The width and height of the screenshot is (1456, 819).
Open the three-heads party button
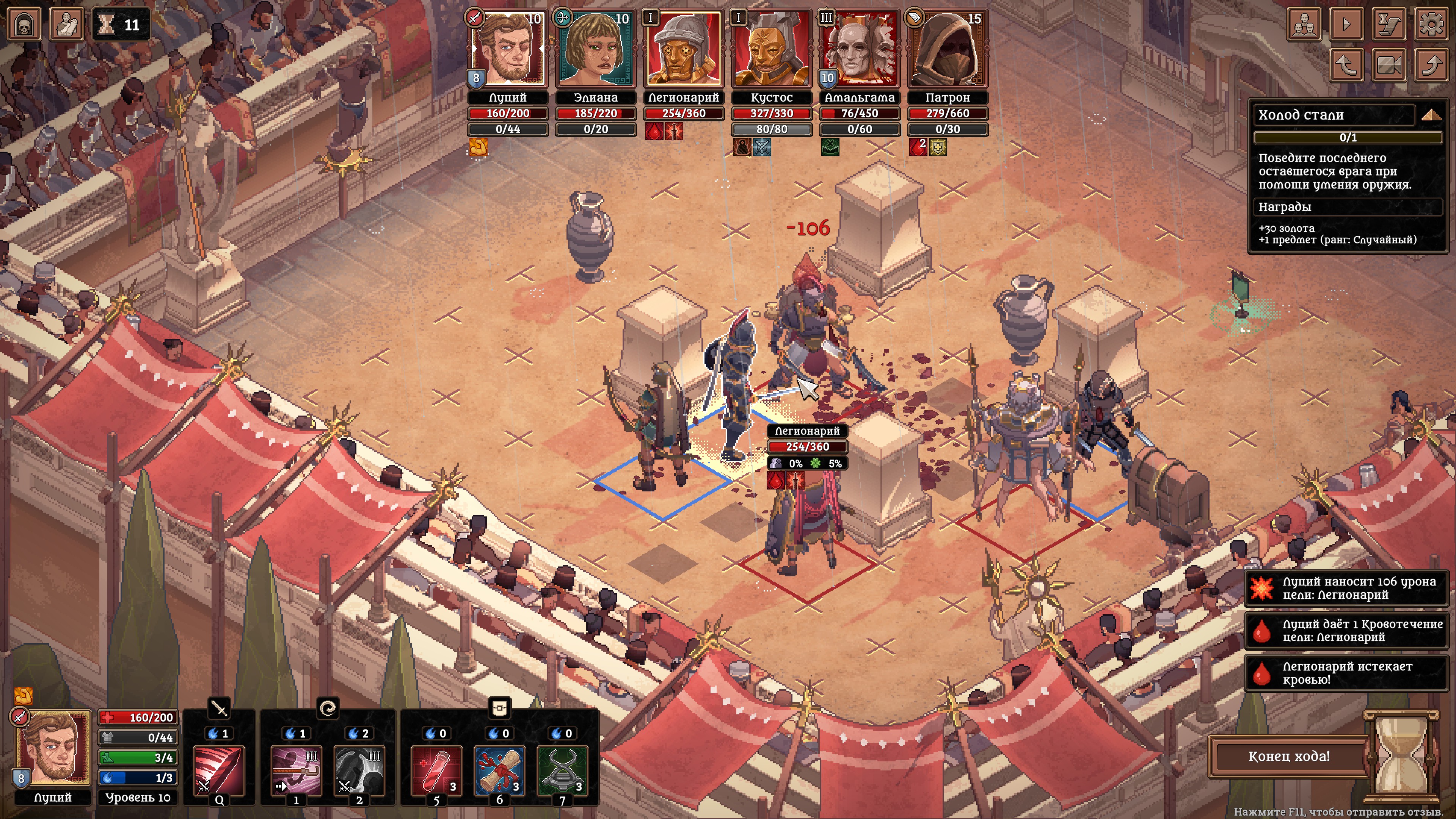pos(1304,24)
